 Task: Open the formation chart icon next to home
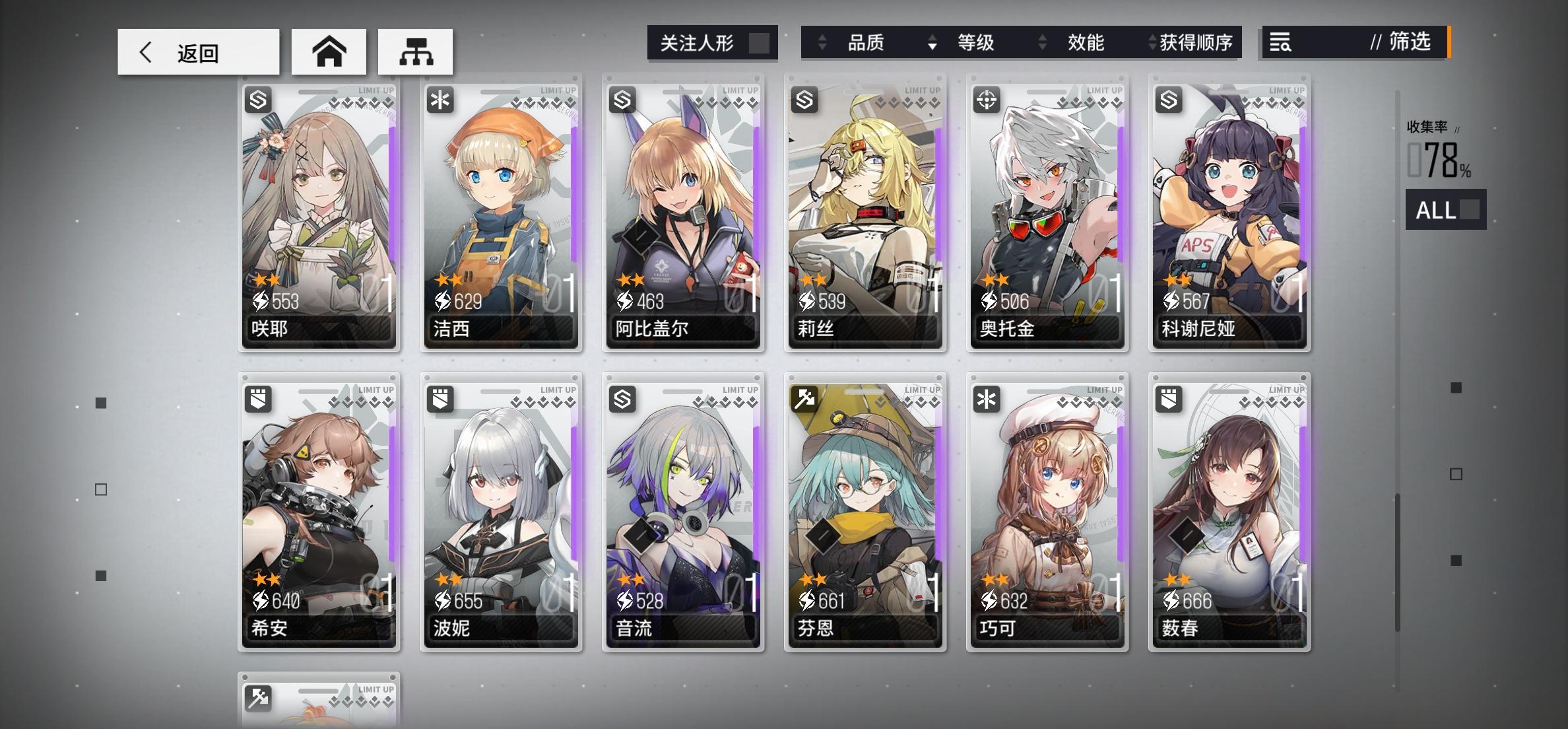(x=415, y=52)
